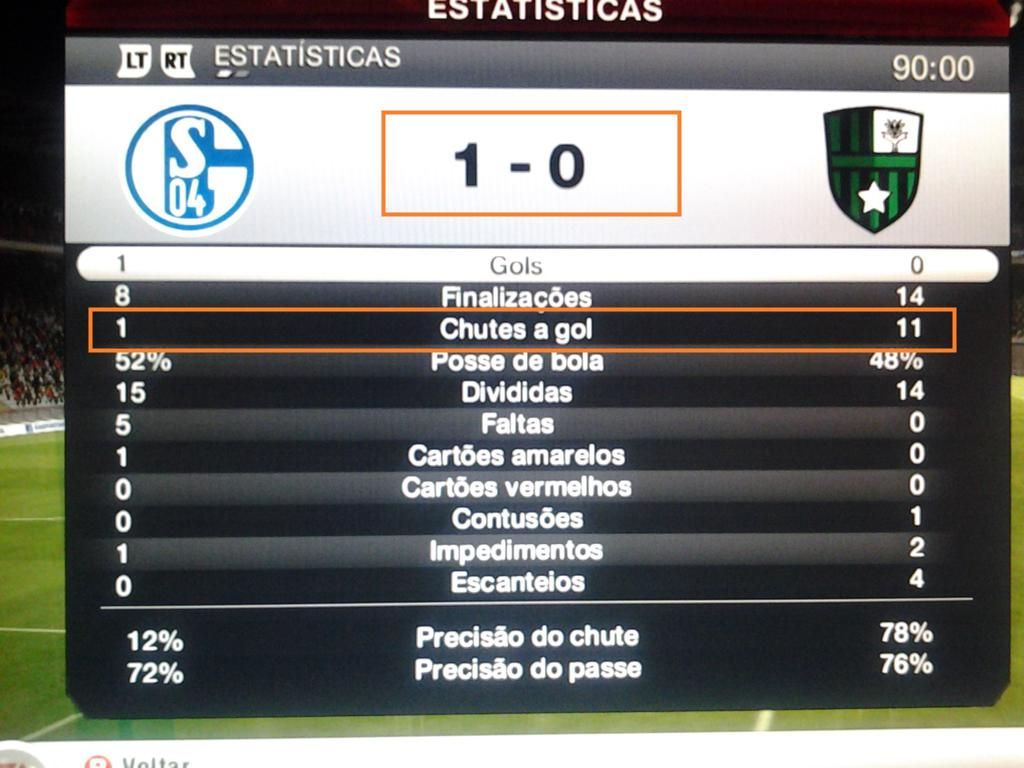The height and width of the screenshot is (768, 1024).
Task: Highlight the Cartões vermelhos row
Action: point(517,488)
